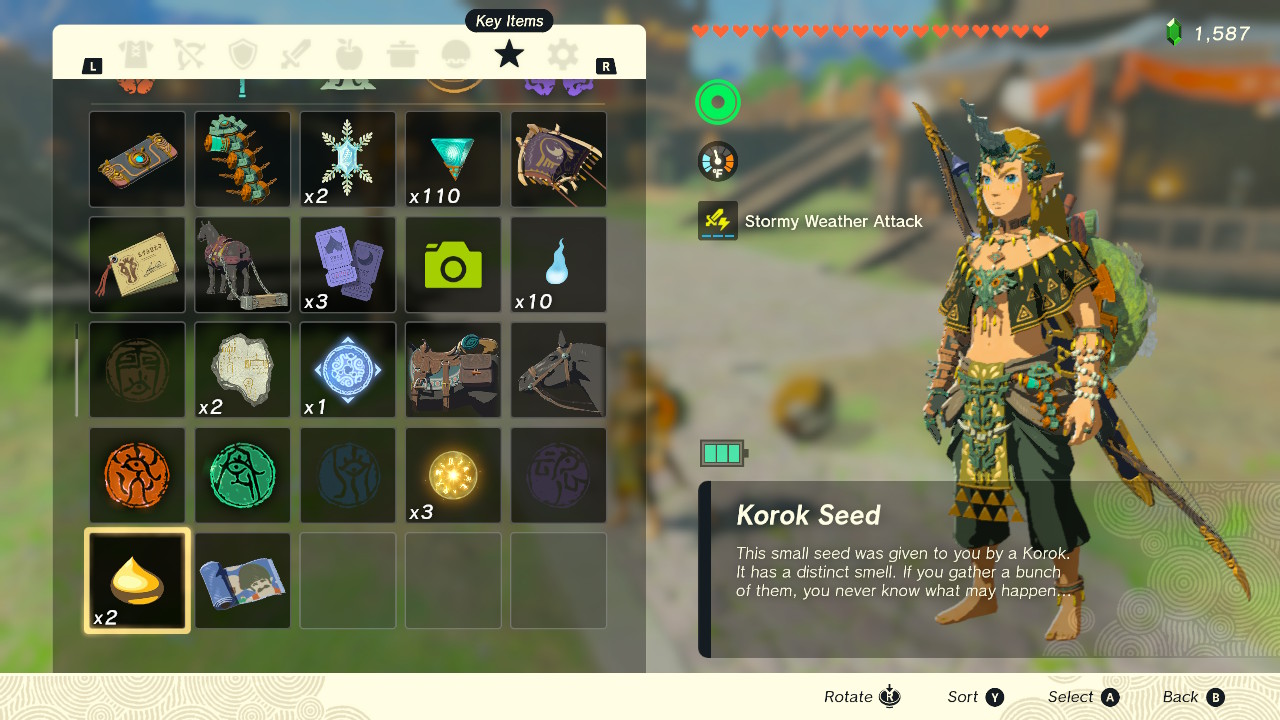Select the armor tunic category icon

tap(137, 55)
